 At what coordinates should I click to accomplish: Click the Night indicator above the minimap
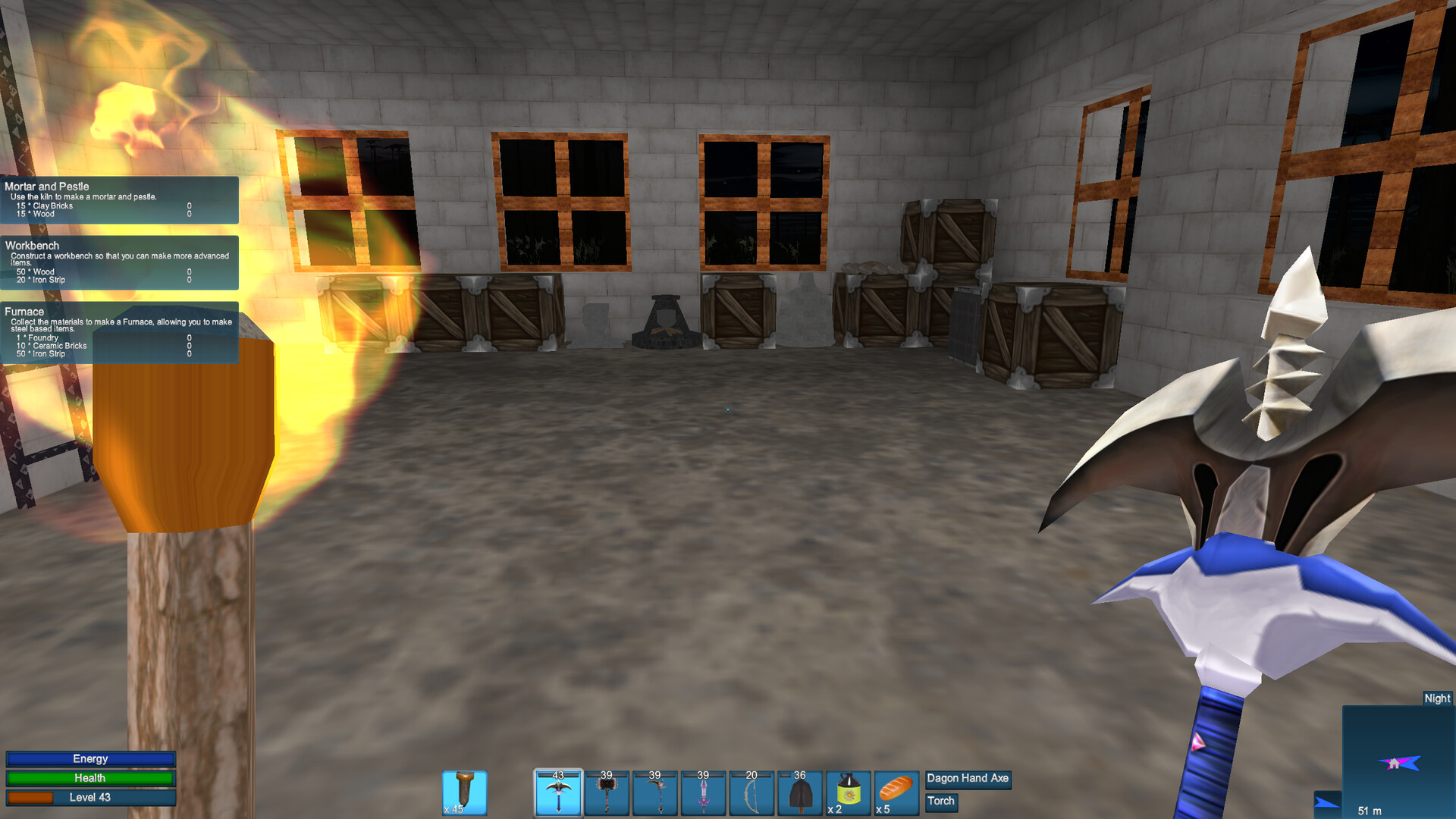click(x=1437, y=698)
